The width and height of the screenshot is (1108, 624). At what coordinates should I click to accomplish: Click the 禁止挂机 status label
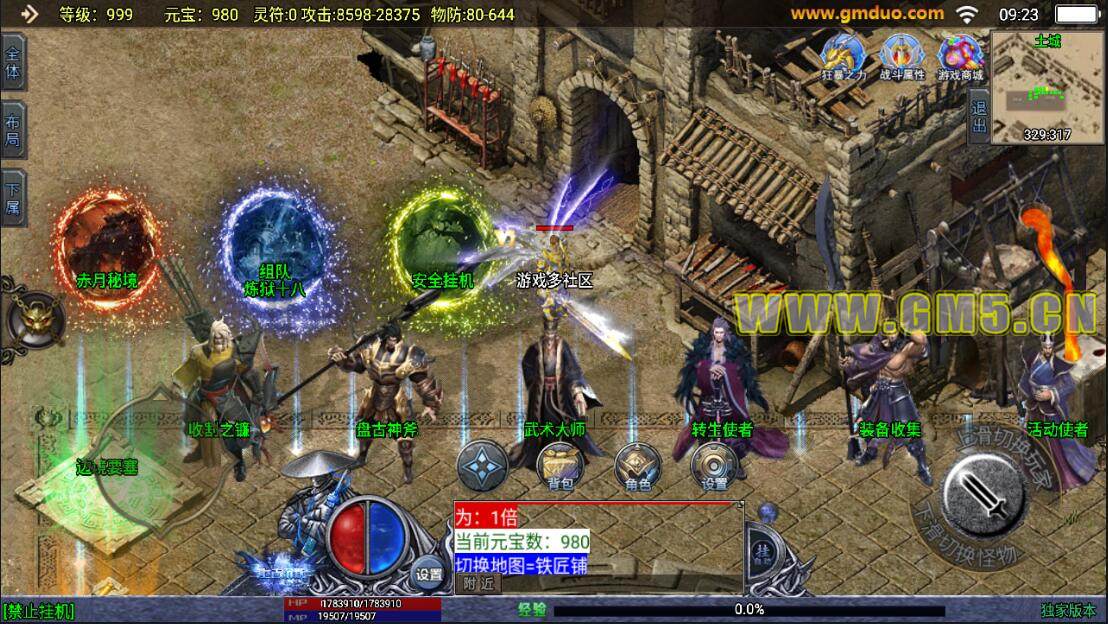[40, 610]
